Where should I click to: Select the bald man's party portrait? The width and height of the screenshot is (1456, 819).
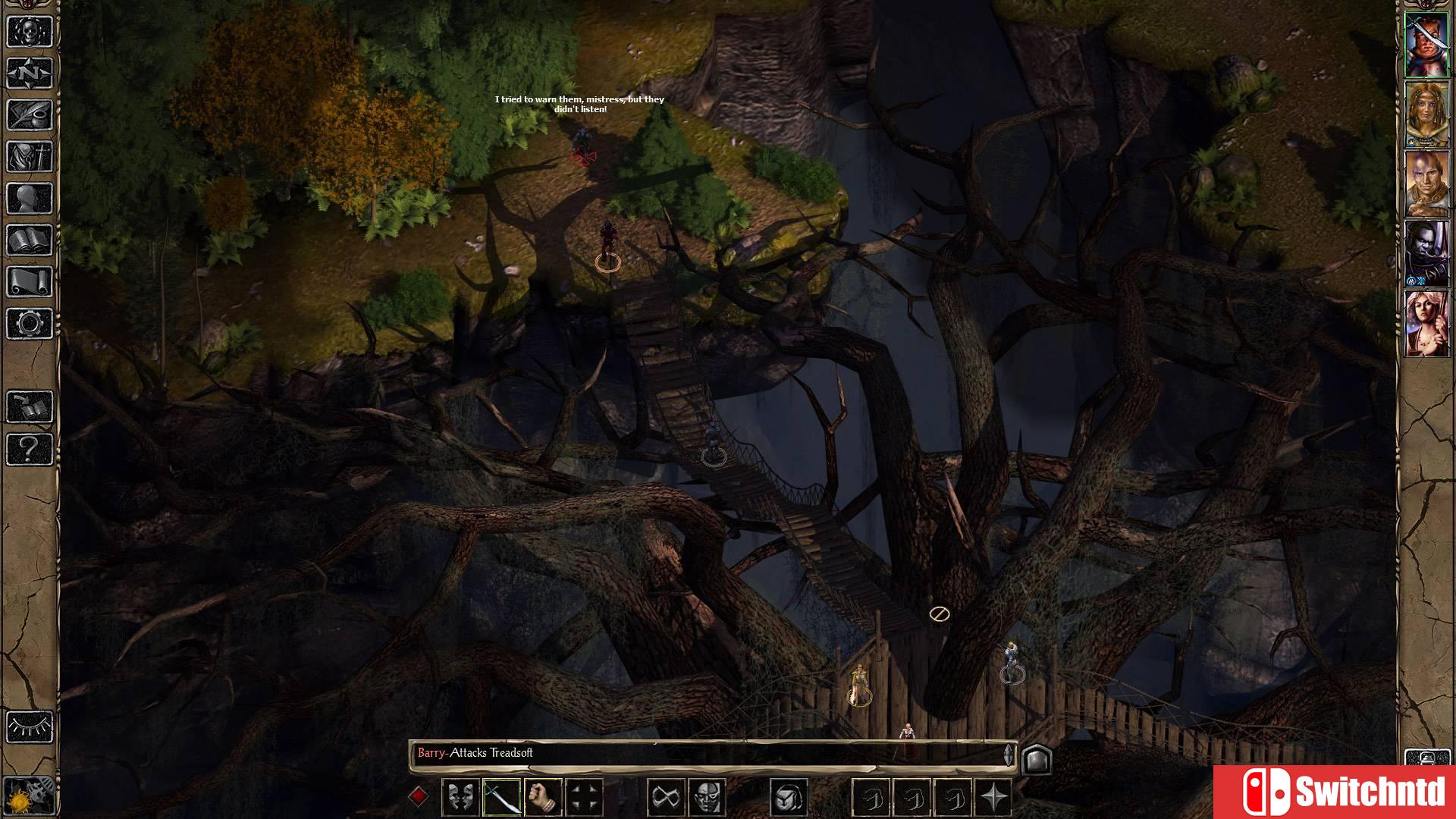click(x=1426, y=184)
